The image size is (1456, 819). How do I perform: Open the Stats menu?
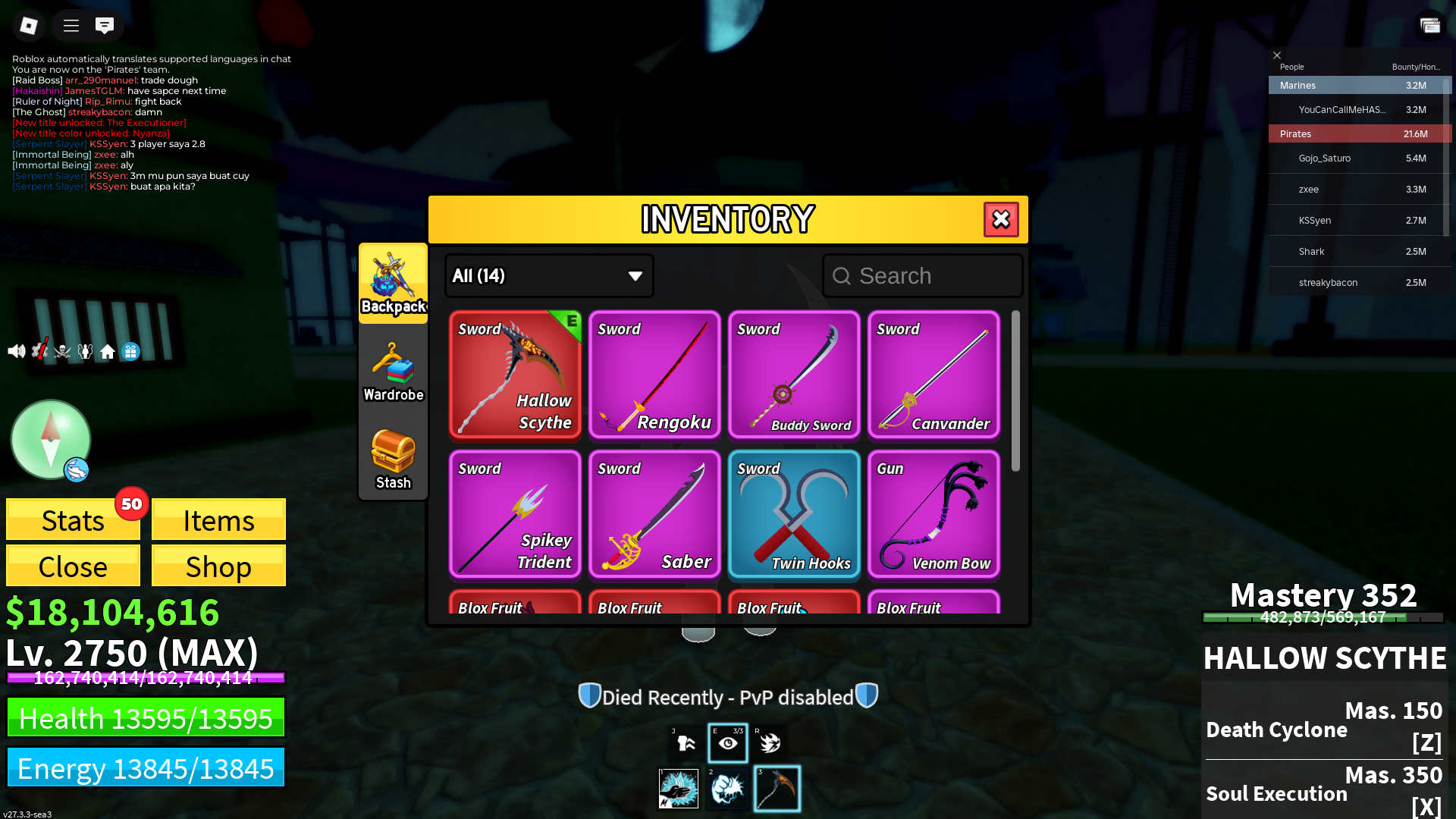point(73,520)
